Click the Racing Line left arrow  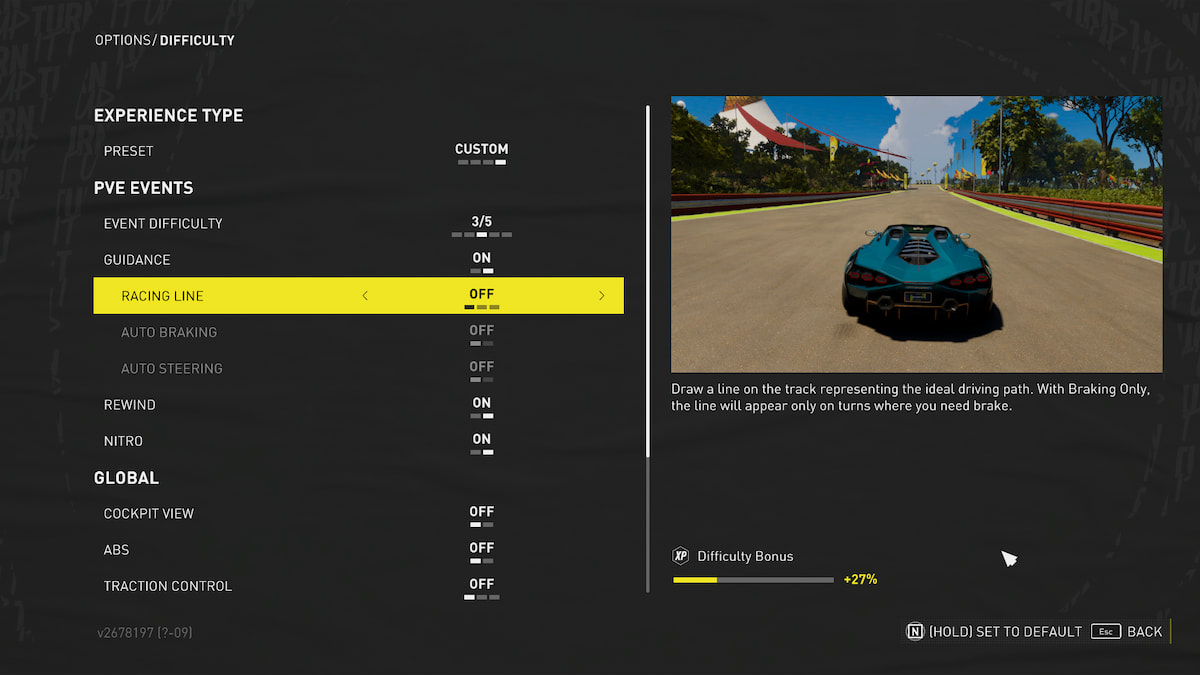click(365, 296)
